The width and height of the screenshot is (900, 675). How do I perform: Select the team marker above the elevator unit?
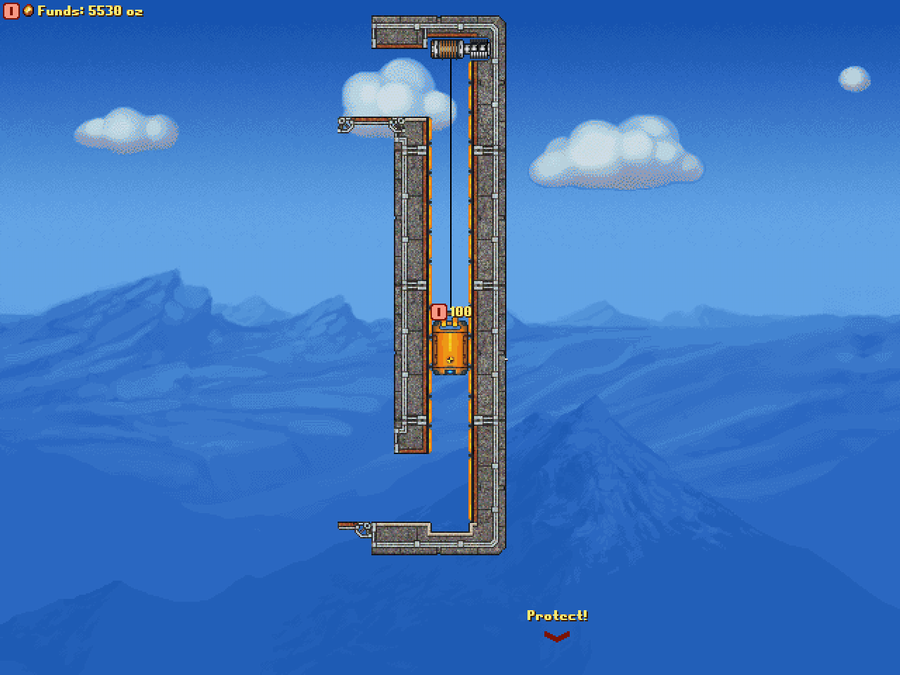(438, 312)
